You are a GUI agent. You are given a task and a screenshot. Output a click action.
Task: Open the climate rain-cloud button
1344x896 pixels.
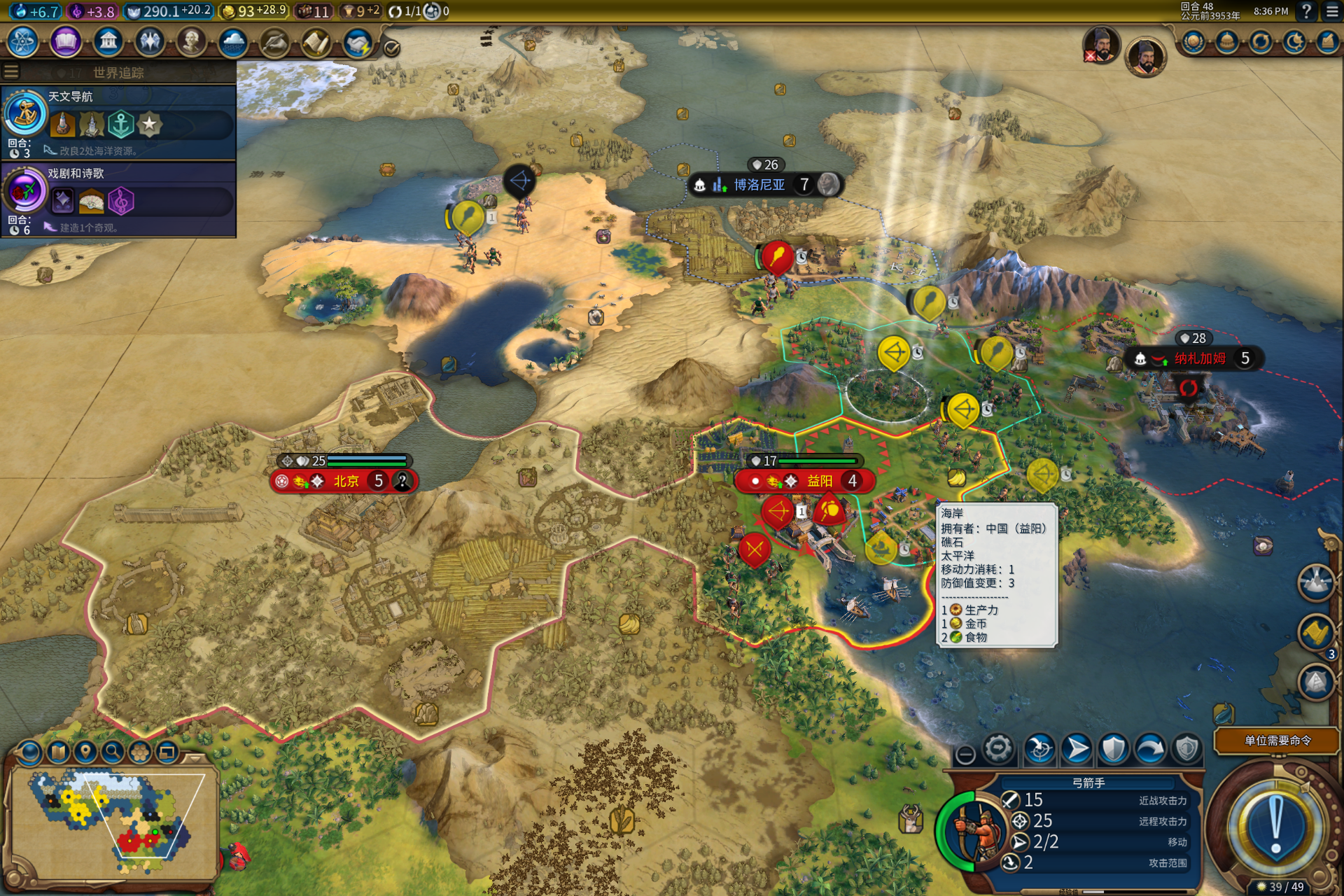tap(232, 43)
